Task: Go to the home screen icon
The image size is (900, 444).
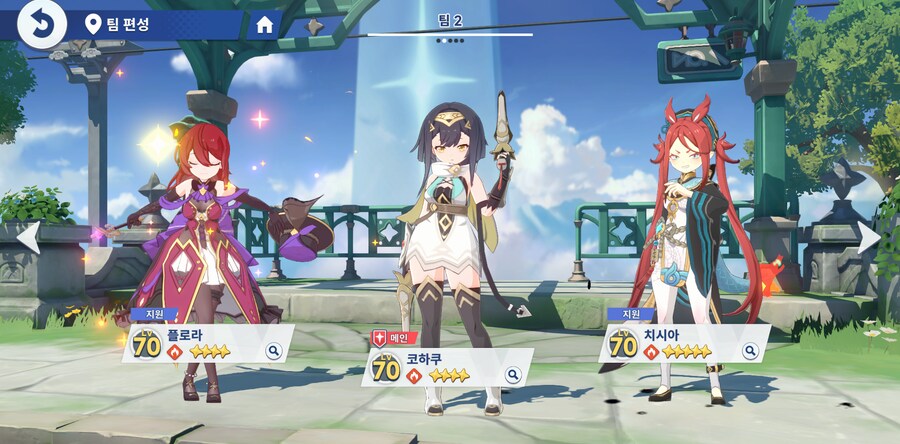Action: click(x=265, y=25)
